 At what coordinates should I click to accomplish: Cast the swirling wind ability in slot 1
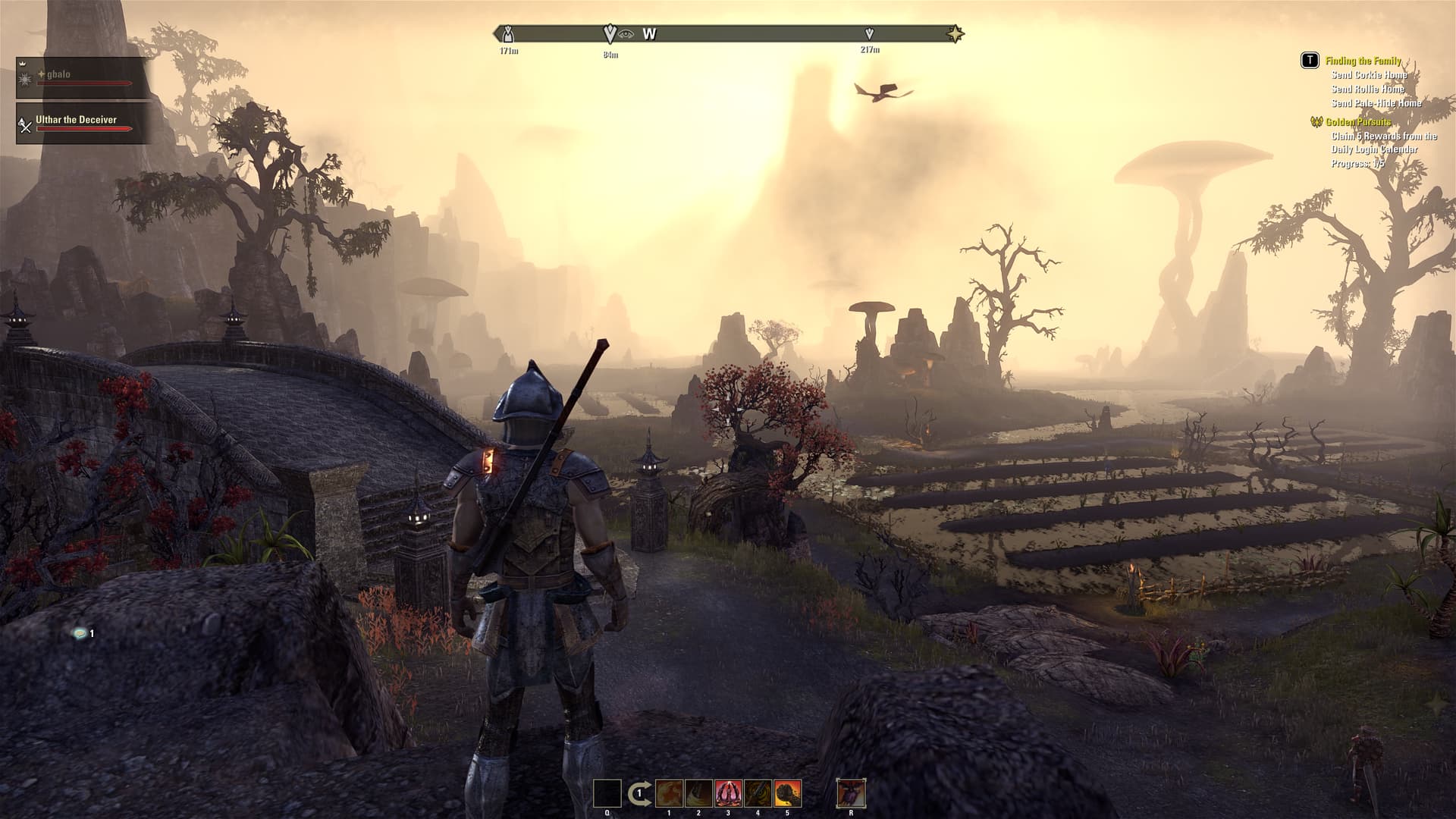coord(669,794)
